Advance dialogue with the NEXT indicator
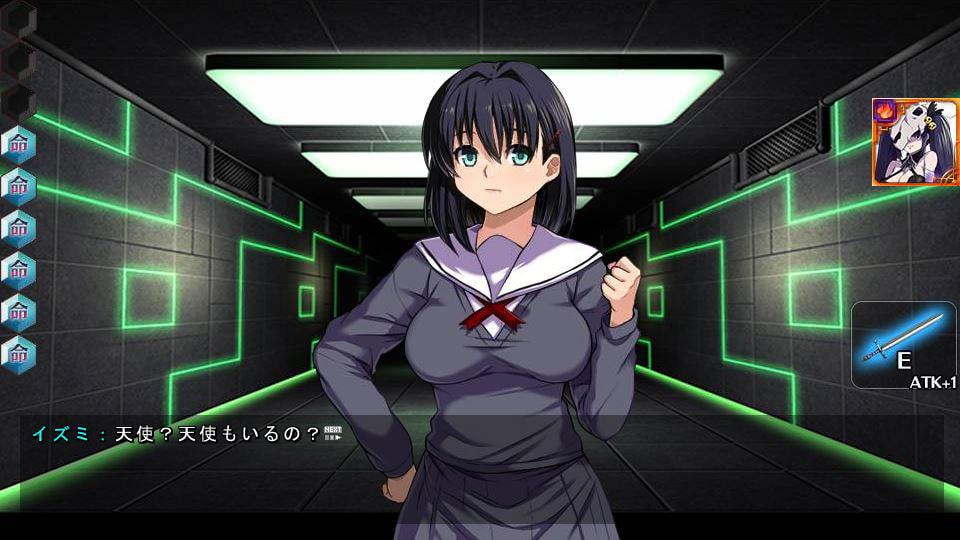 (333, 433)
